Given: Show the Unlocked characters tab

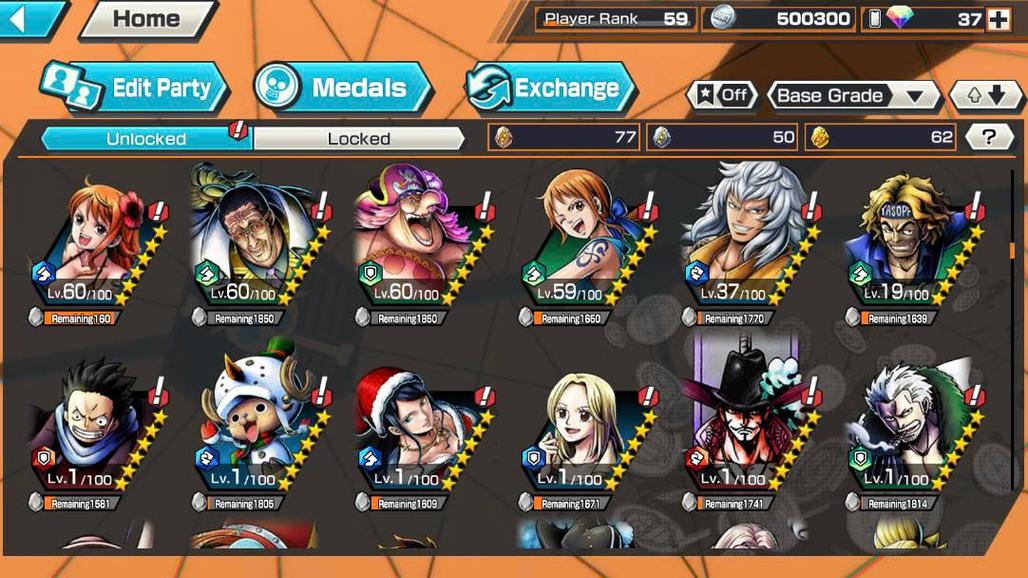Looking at the screenshot, I should tap(146, 138).
